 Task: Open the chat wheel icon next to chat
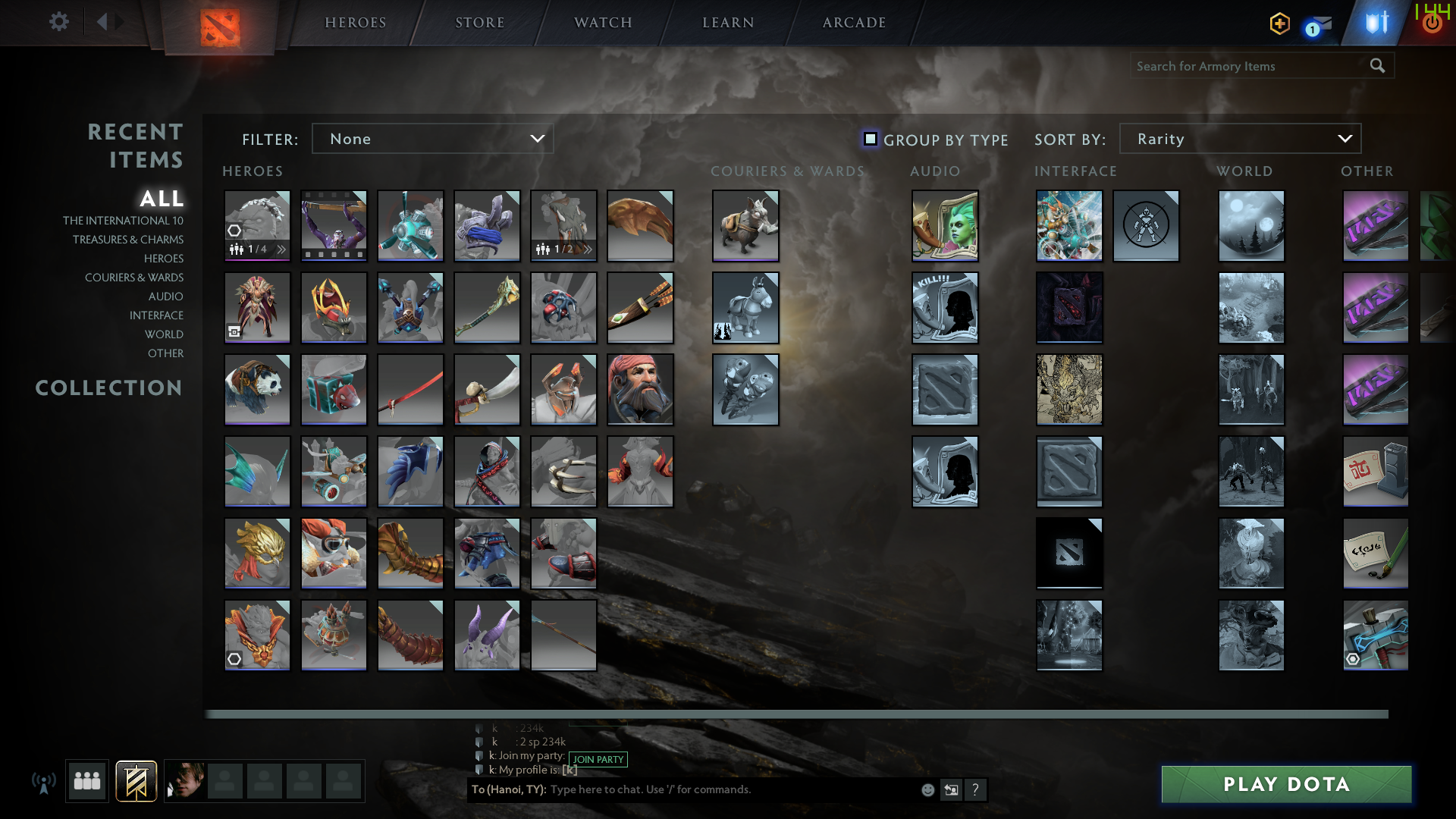(x=951, y=789)
